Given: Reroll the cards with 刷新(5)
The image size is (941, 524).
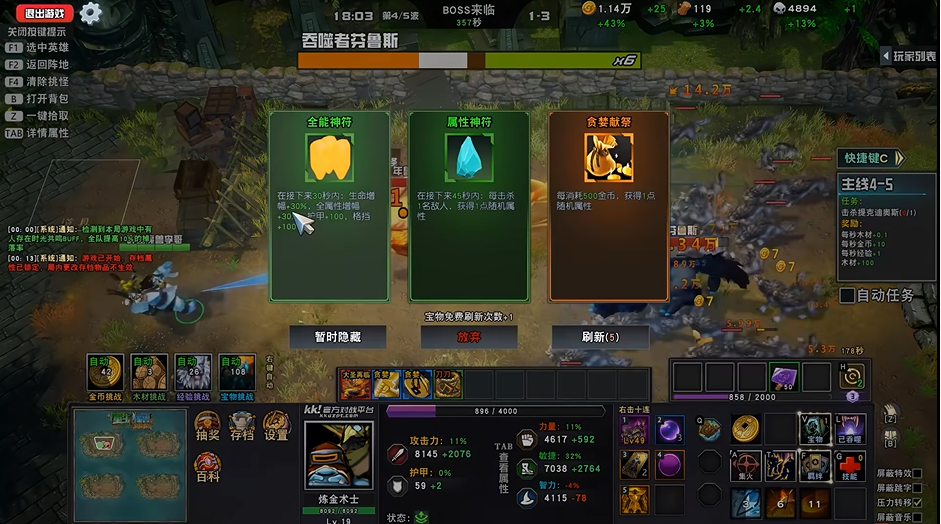Looking at the screenshot, I should [600, 337].
